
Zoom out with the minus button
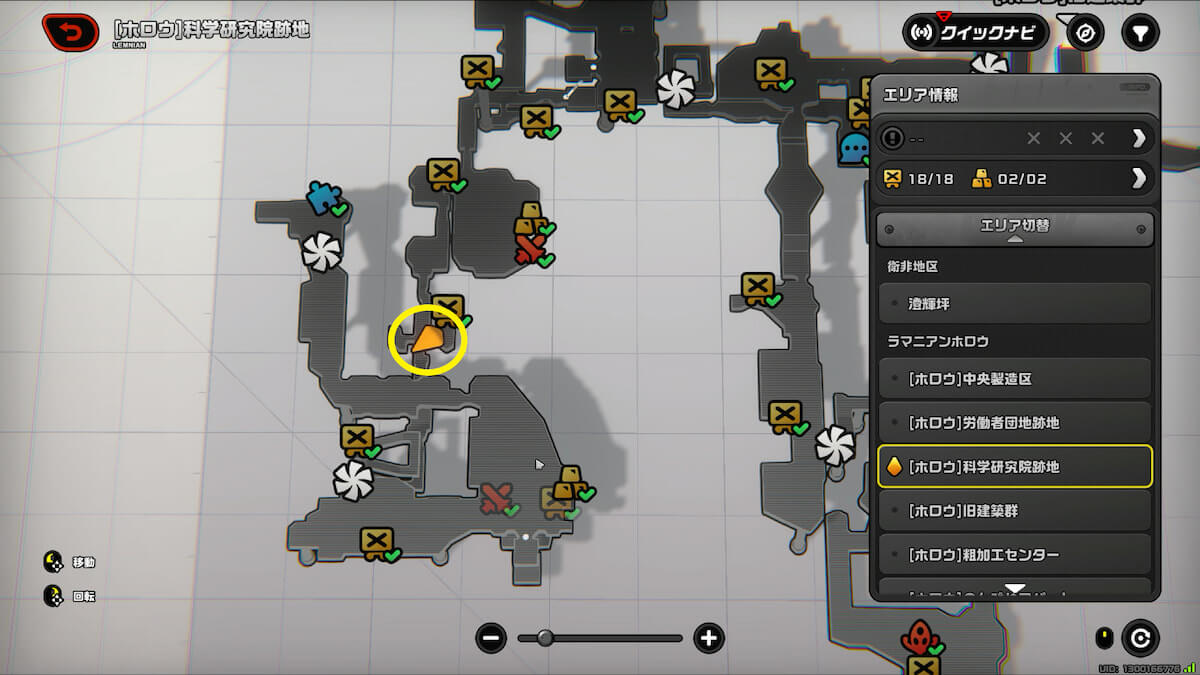491,638
